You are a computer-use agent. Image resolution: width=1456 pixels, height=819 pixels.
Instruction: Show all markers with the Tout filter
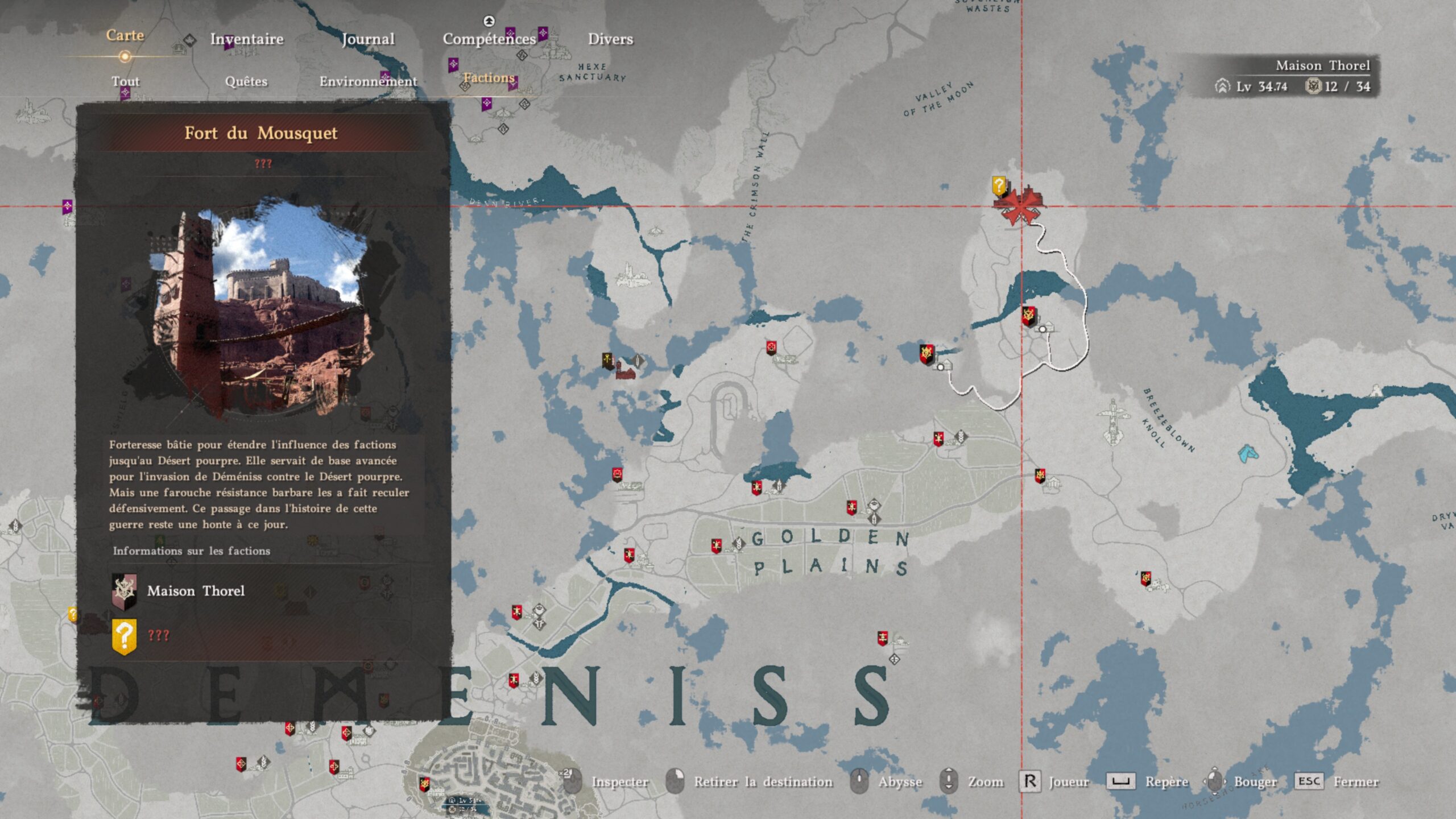[125, 81]
